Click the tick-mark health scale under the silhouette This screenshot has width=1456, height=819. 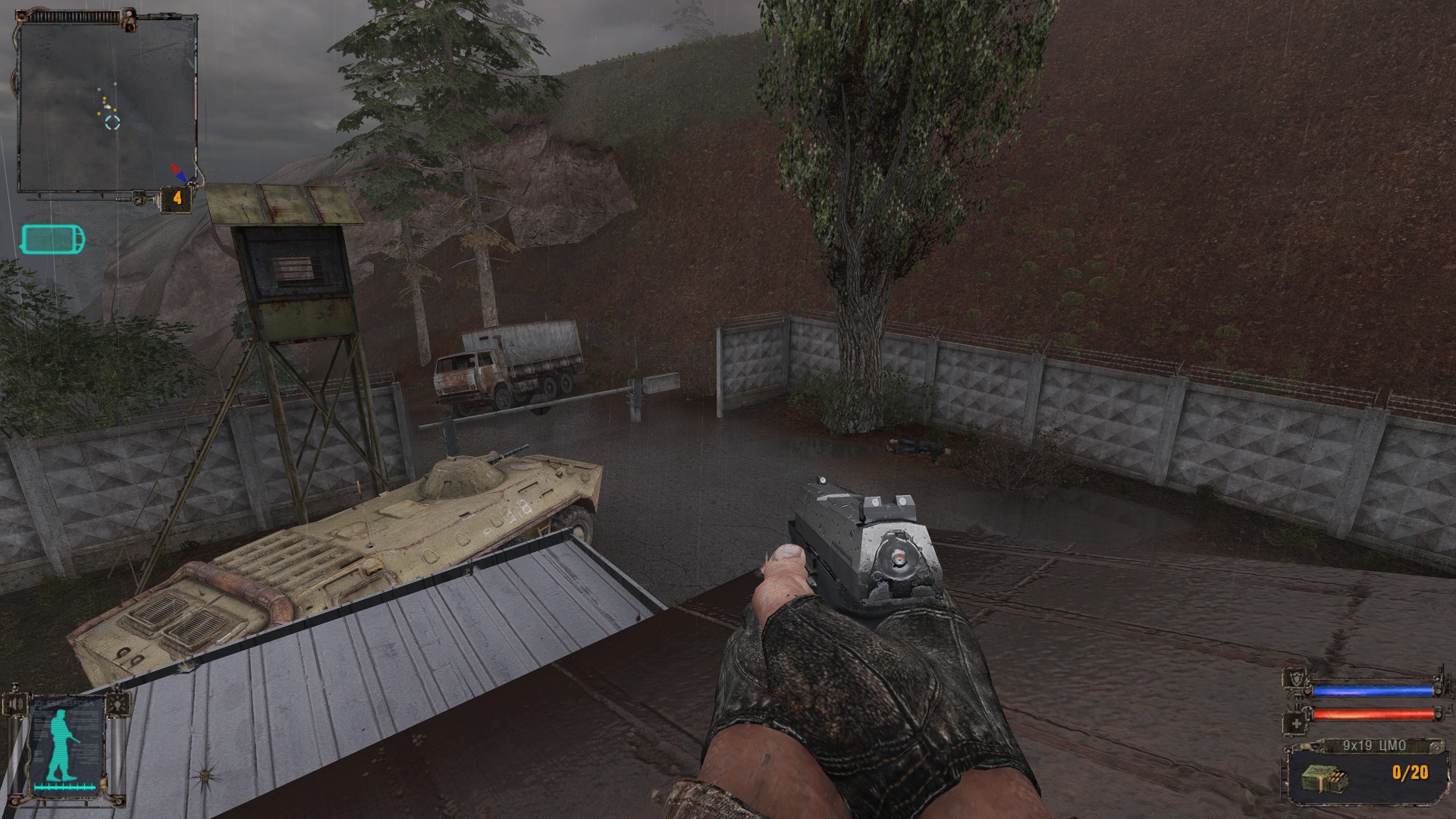[x=64, y=786]
